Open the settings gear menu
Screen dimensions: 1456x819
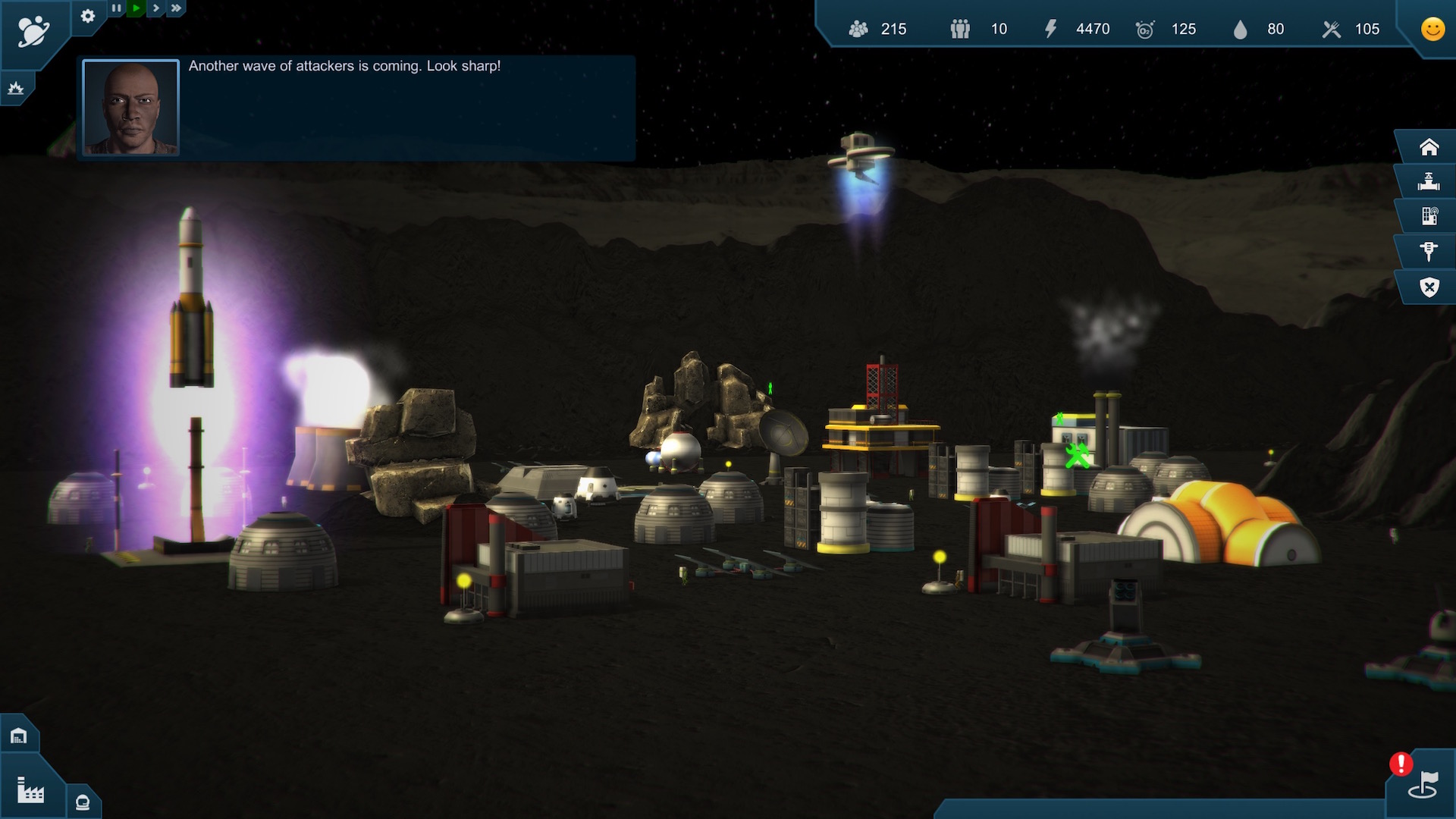(88, 17)
